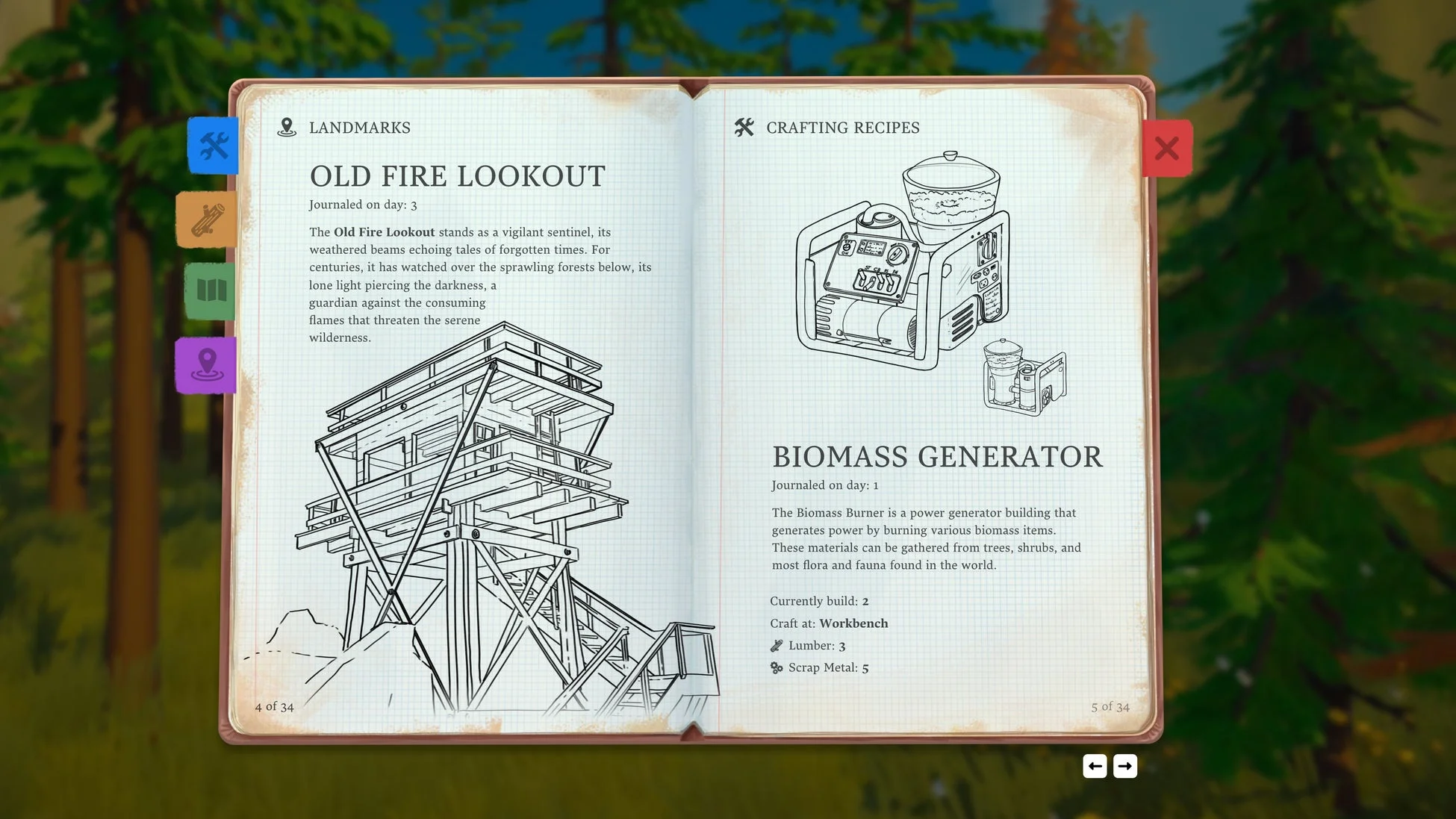This screenshot has width=1456, height=819.
Task: Go back to the previous page
Action: click(x=1095, y=766)
